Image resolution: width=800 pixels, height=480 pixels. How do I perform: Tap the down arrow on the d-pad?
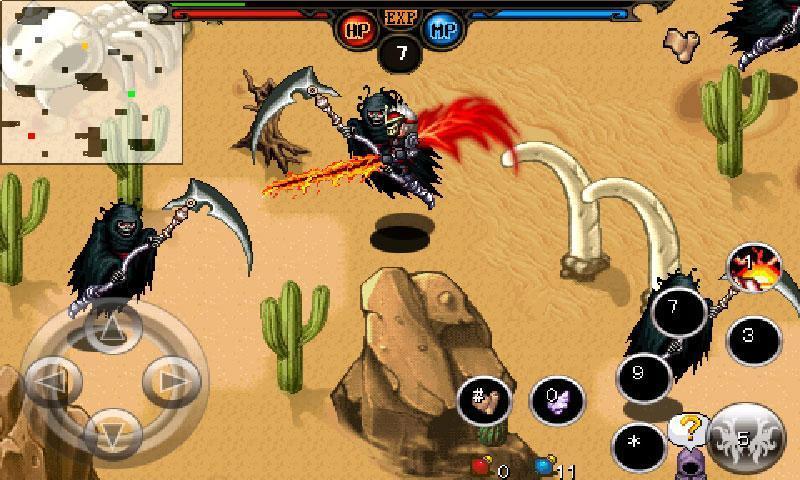111,433
